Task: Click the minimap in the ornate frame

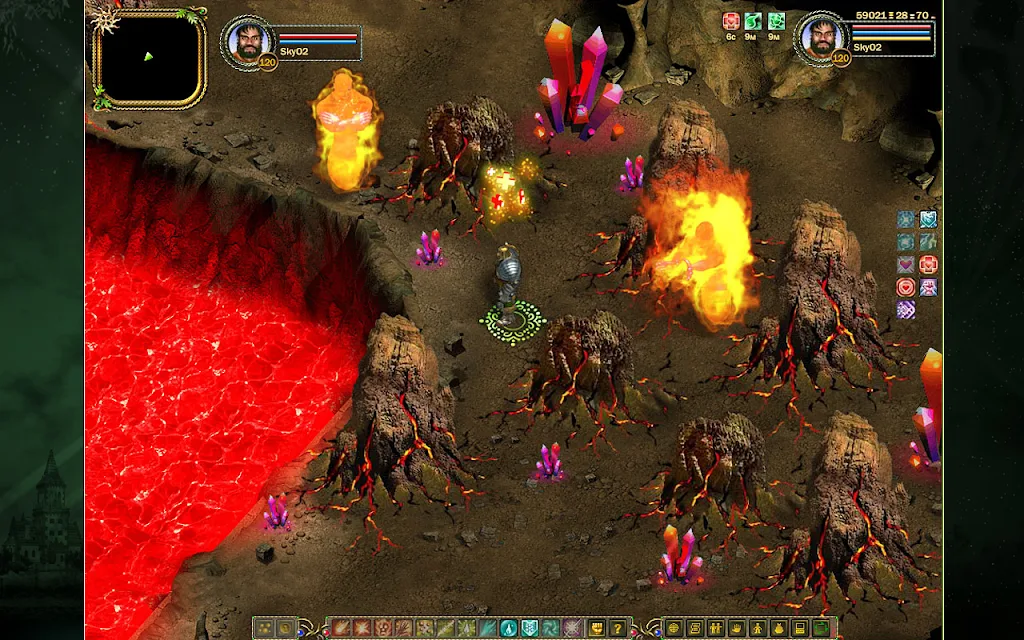Action: click(148, 58)
